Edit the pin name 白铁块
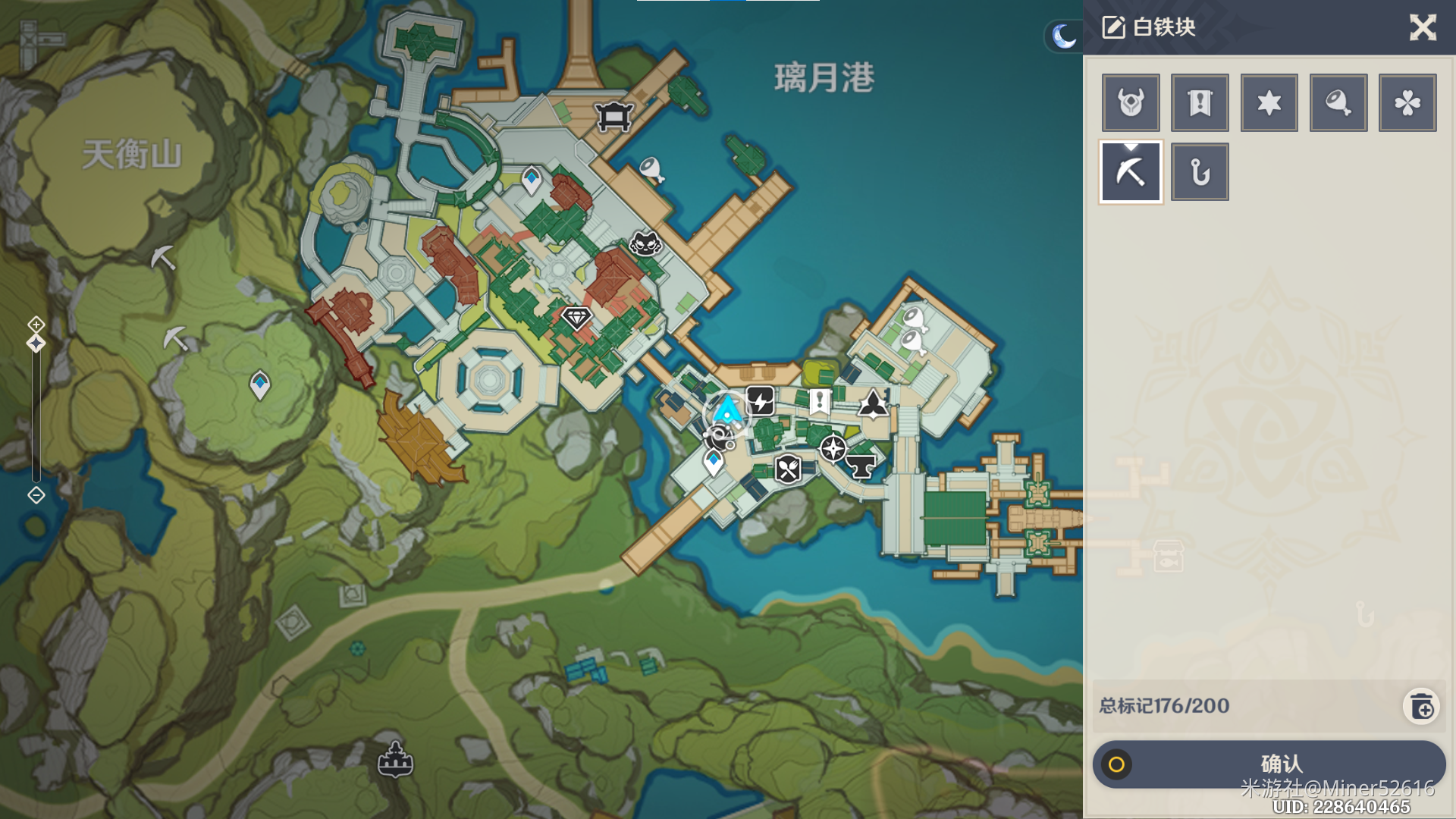 [x=1112, y=28]
